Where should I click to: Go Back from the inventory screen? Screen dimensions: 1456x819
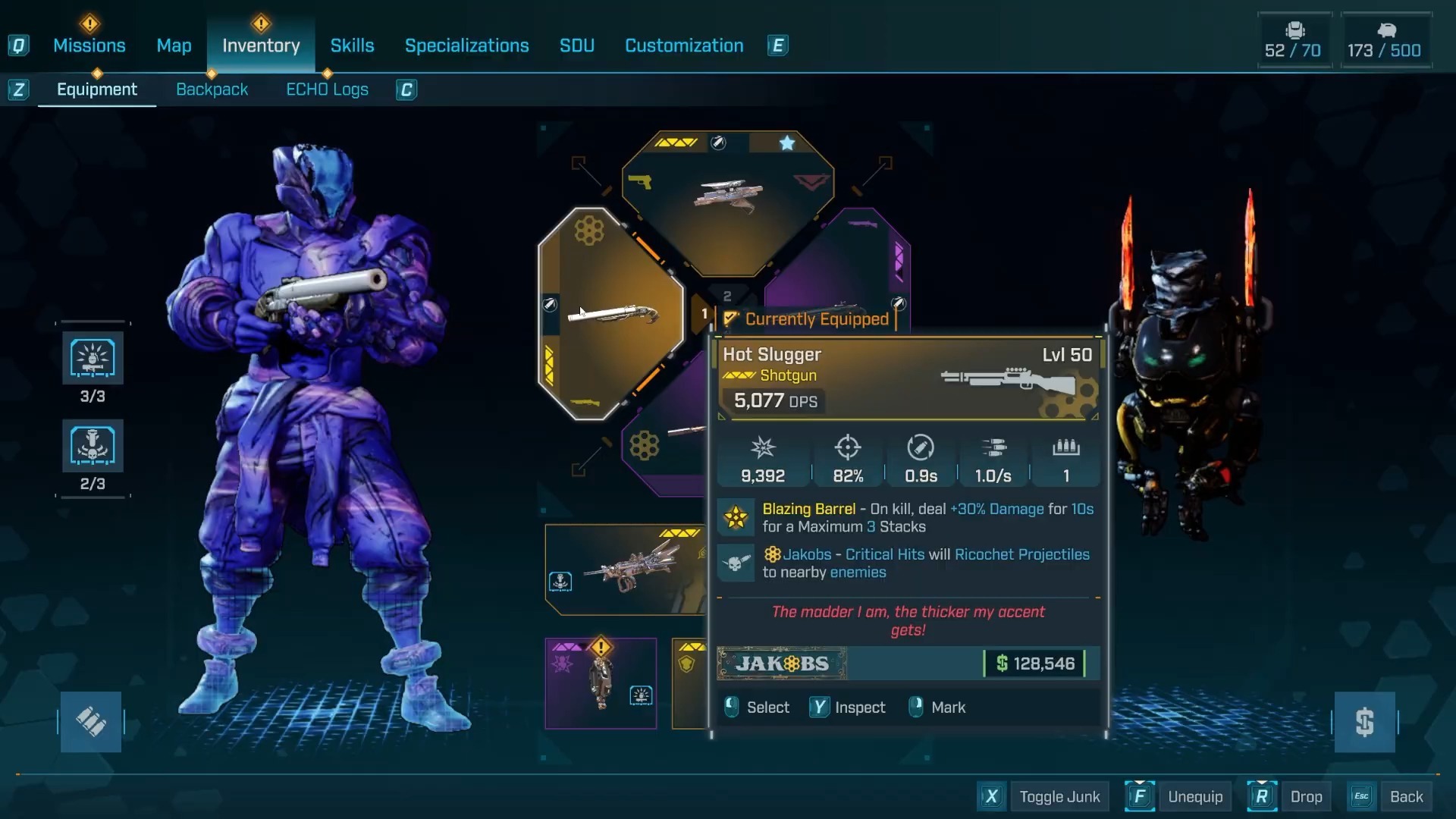click(1406, 796)
